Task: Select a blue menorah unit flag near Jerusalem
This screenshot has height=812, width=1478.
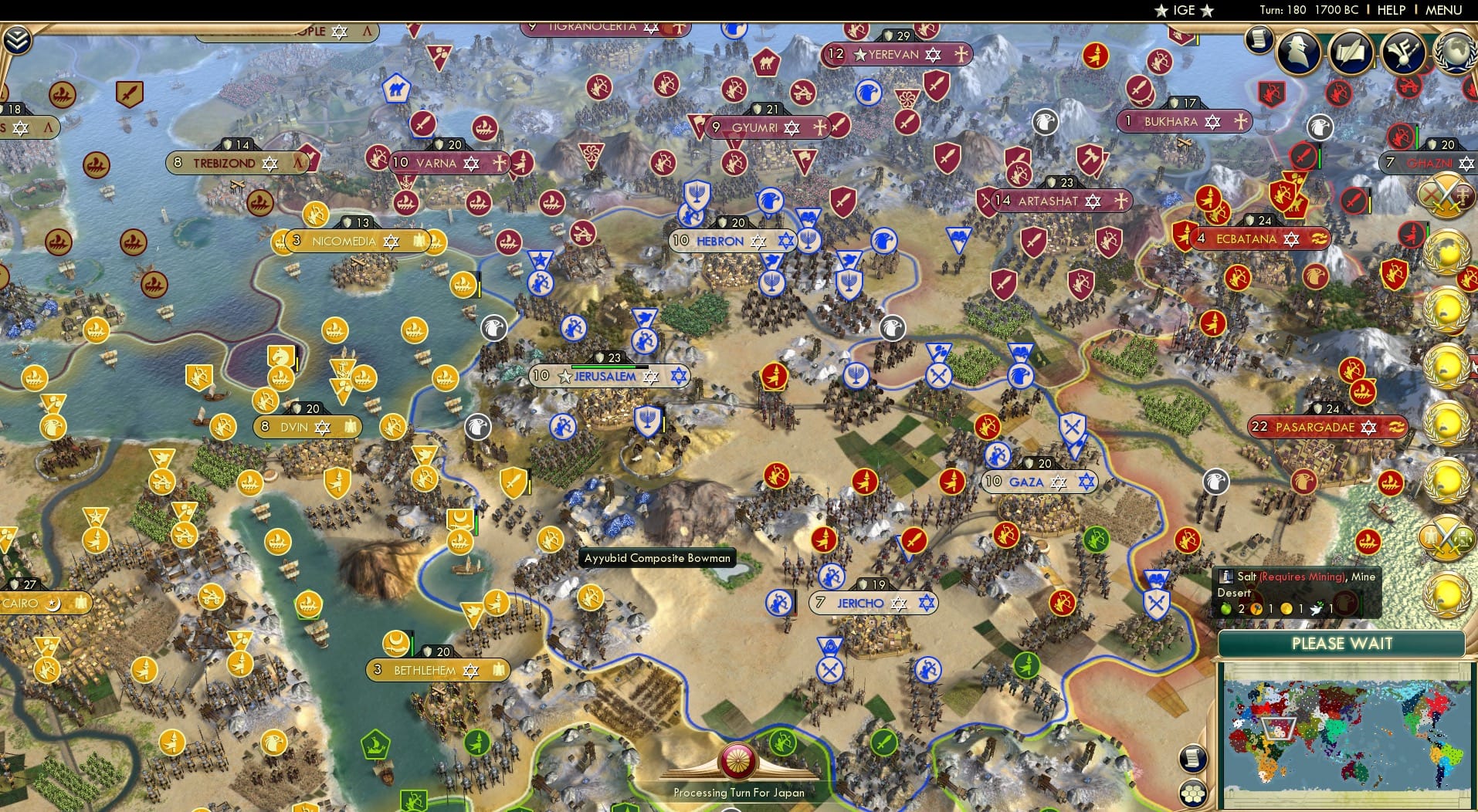Action: [647, 419]
